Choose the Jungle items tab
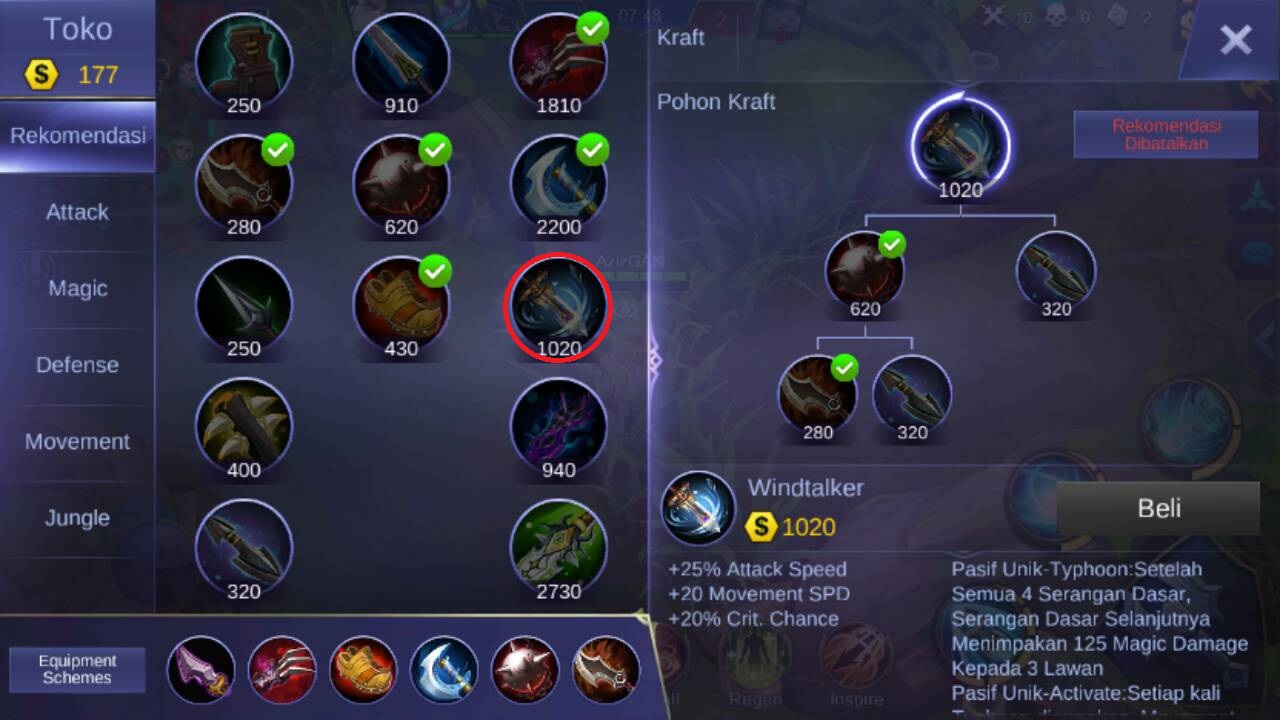This screenshot has width=1280, height=720. pos(77,518)
